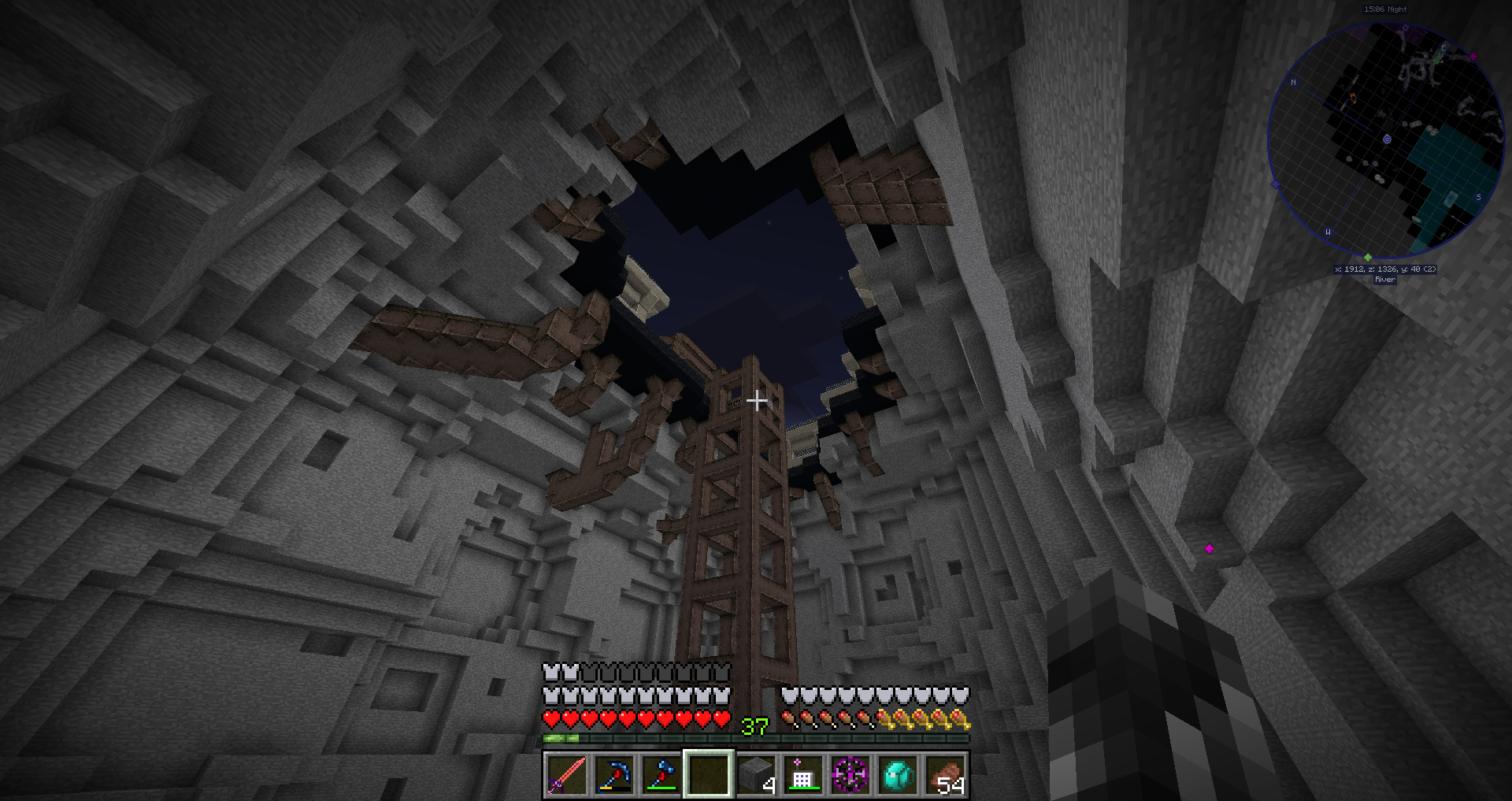Select the purple circular rune item
This screenshot has height=801, width=1512.
[x=850, y=775]
